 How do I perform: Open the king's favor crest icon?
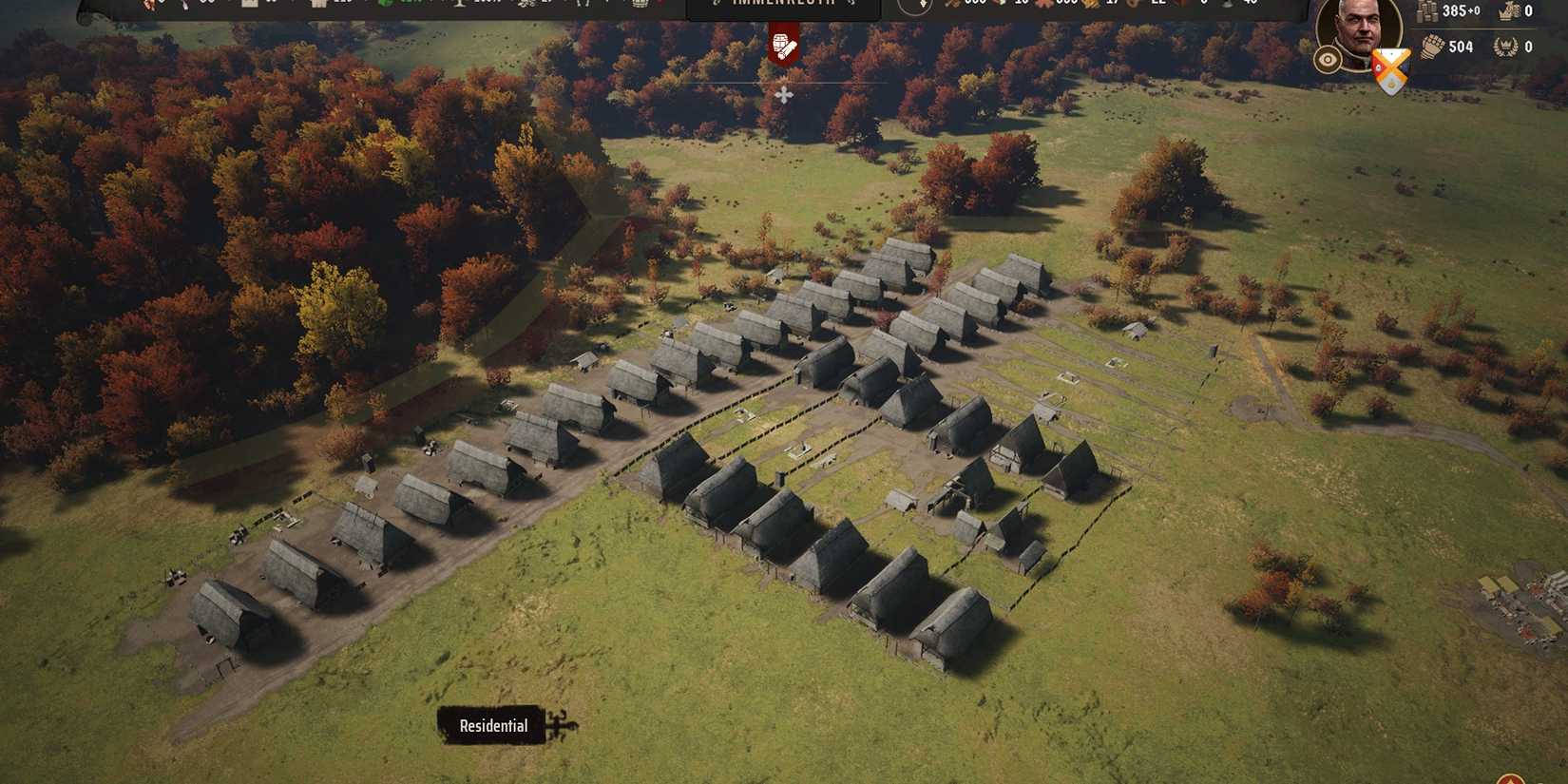coord(1508,11)
